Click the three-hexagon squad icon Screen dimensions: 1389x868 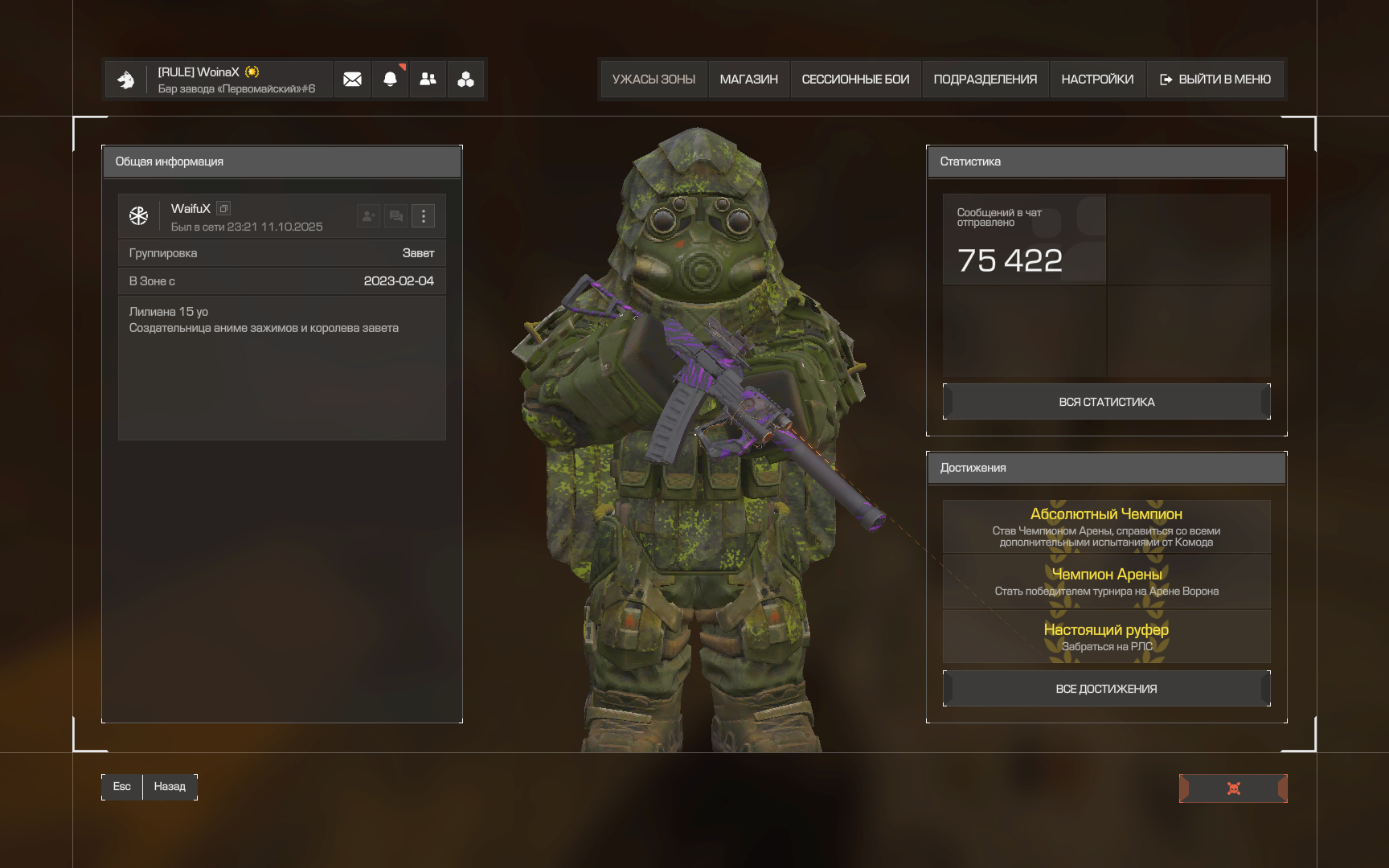point(465,80)
